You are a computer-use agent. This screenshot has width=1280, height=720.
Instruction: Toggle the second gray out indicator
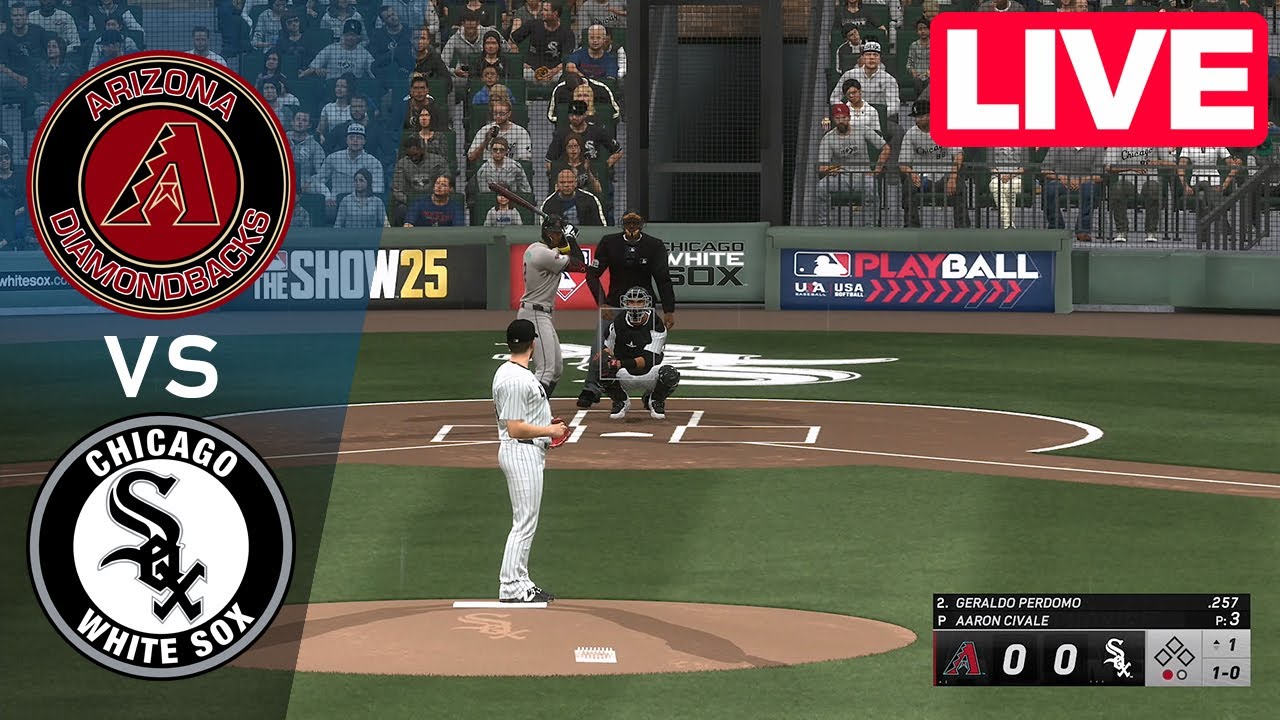coord(1182,673)
